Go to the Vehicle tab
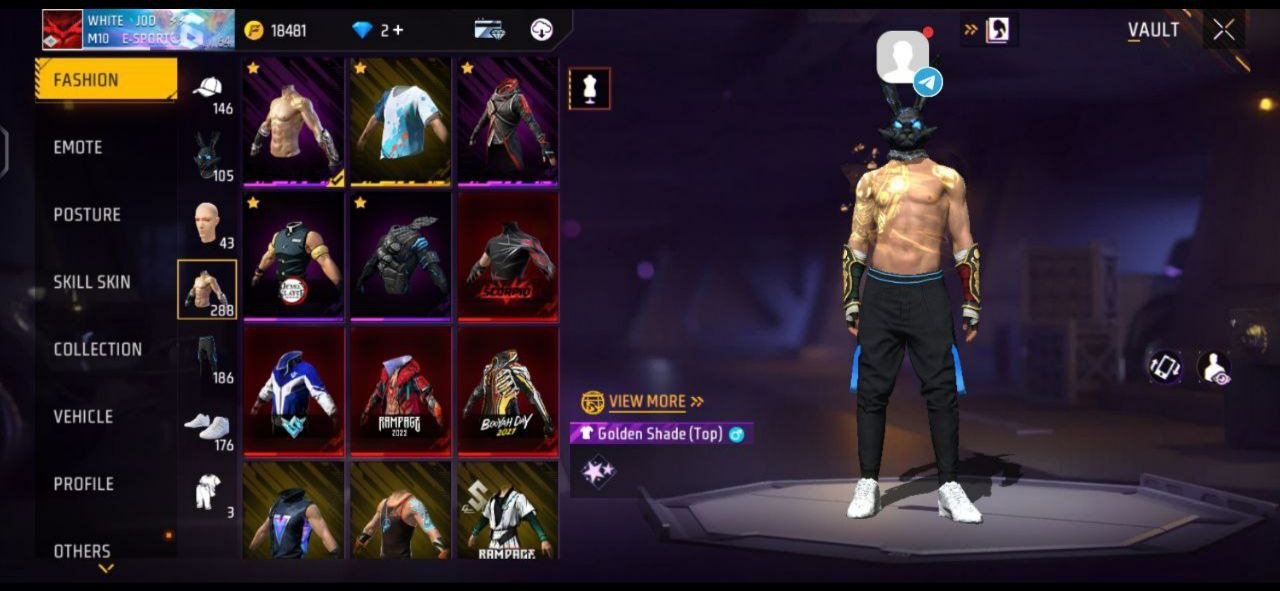Screen dimensions: 1280x591 83,416
